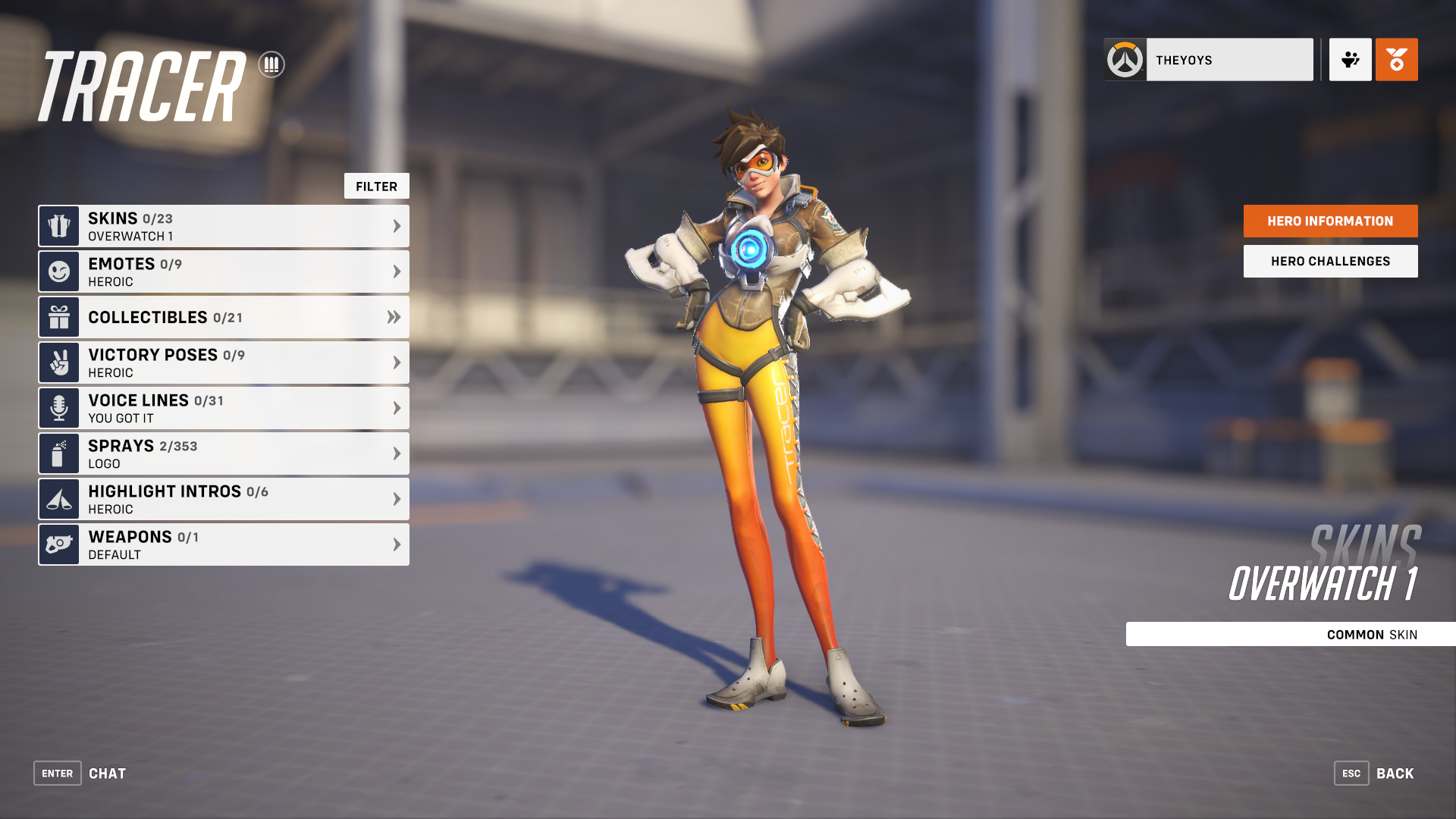Click the orange challenges medal icon

[1396, 60]
